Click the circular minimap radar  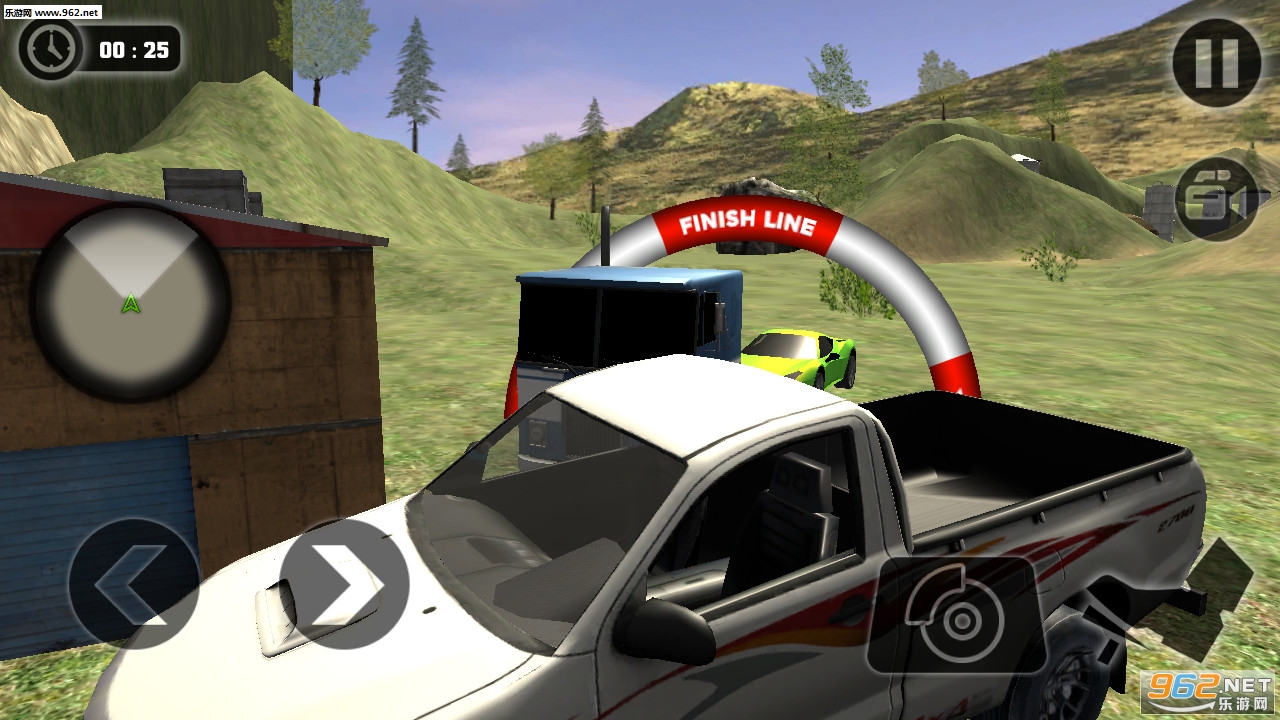(x=130, y=301)
